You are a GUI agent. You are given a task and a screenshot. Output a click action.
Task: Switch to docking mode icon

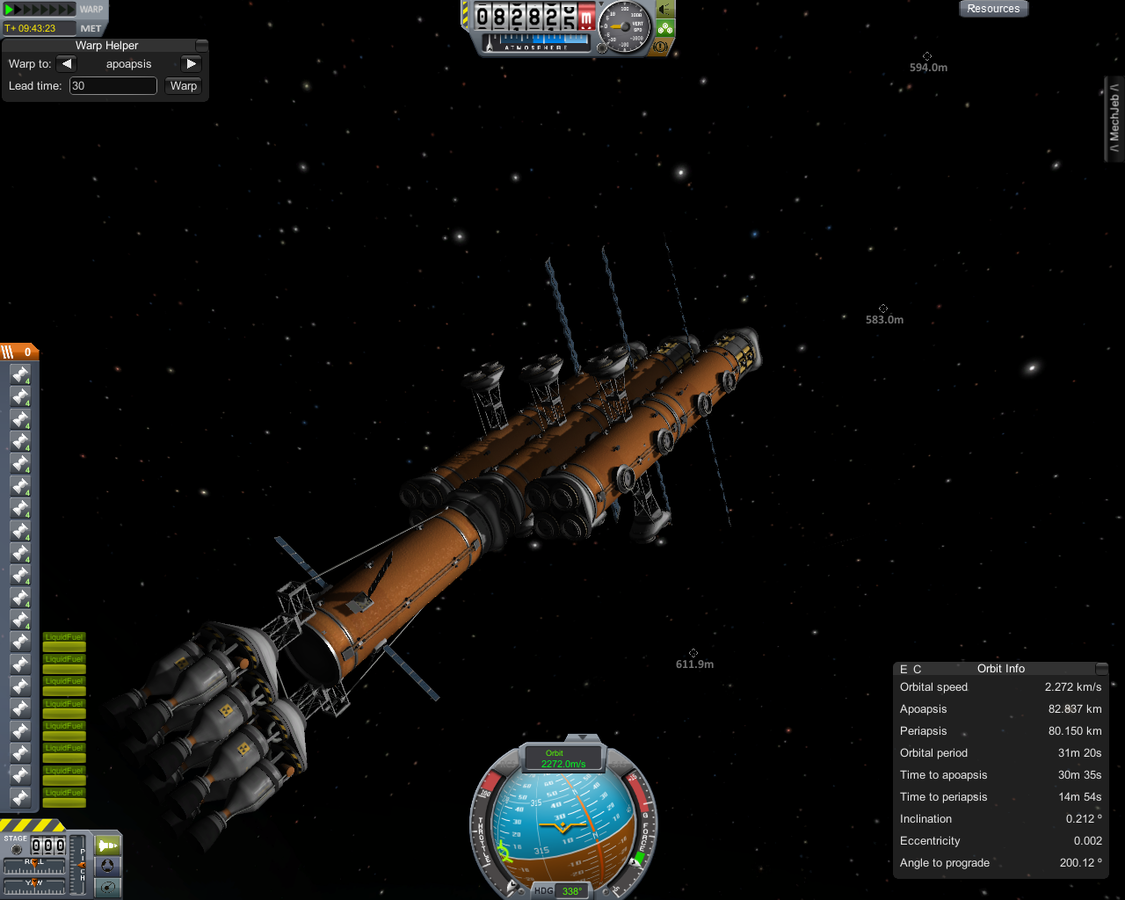108,865
